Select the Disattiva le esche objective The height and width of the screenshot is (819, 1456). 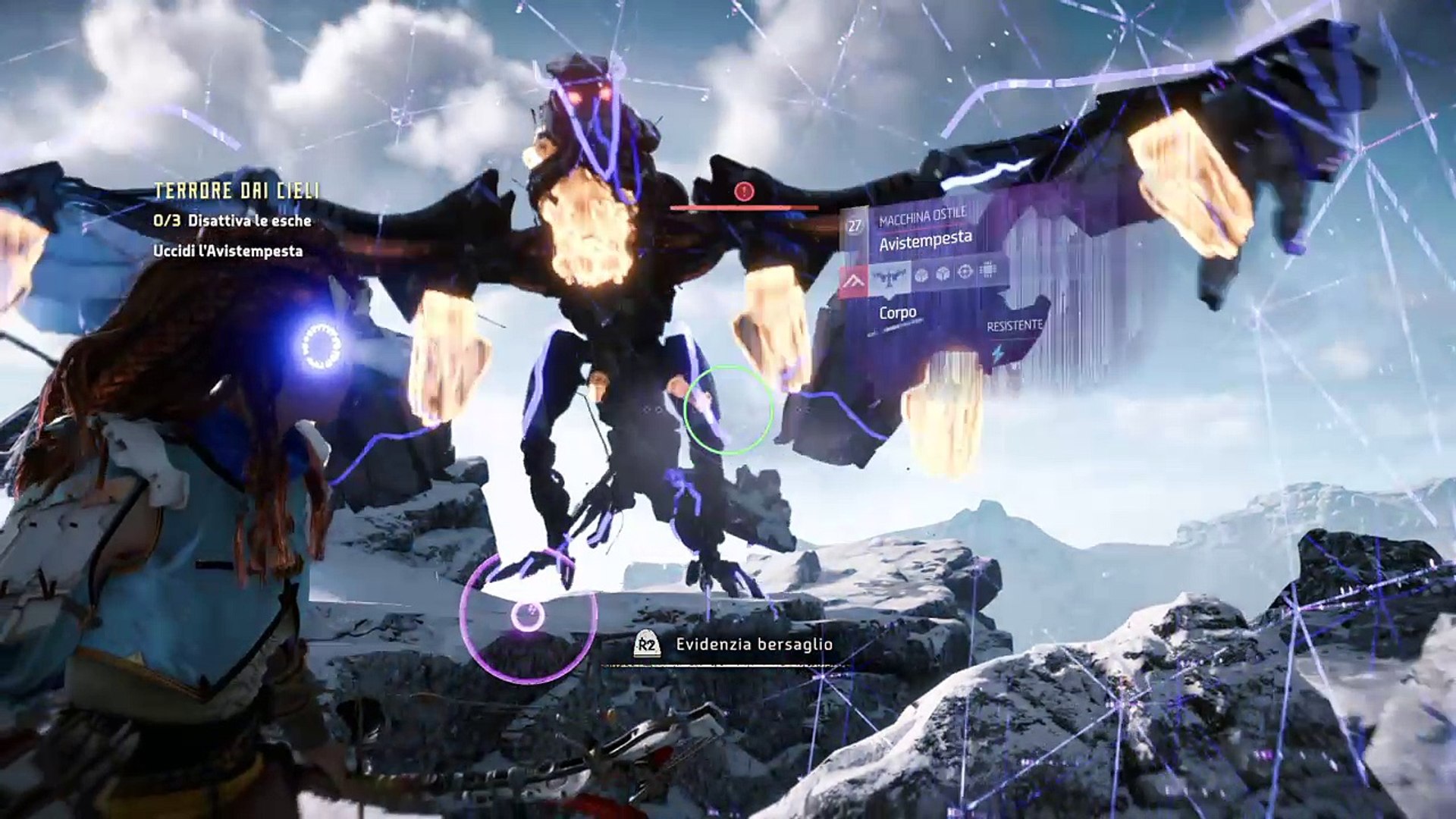tap(232, 221)
